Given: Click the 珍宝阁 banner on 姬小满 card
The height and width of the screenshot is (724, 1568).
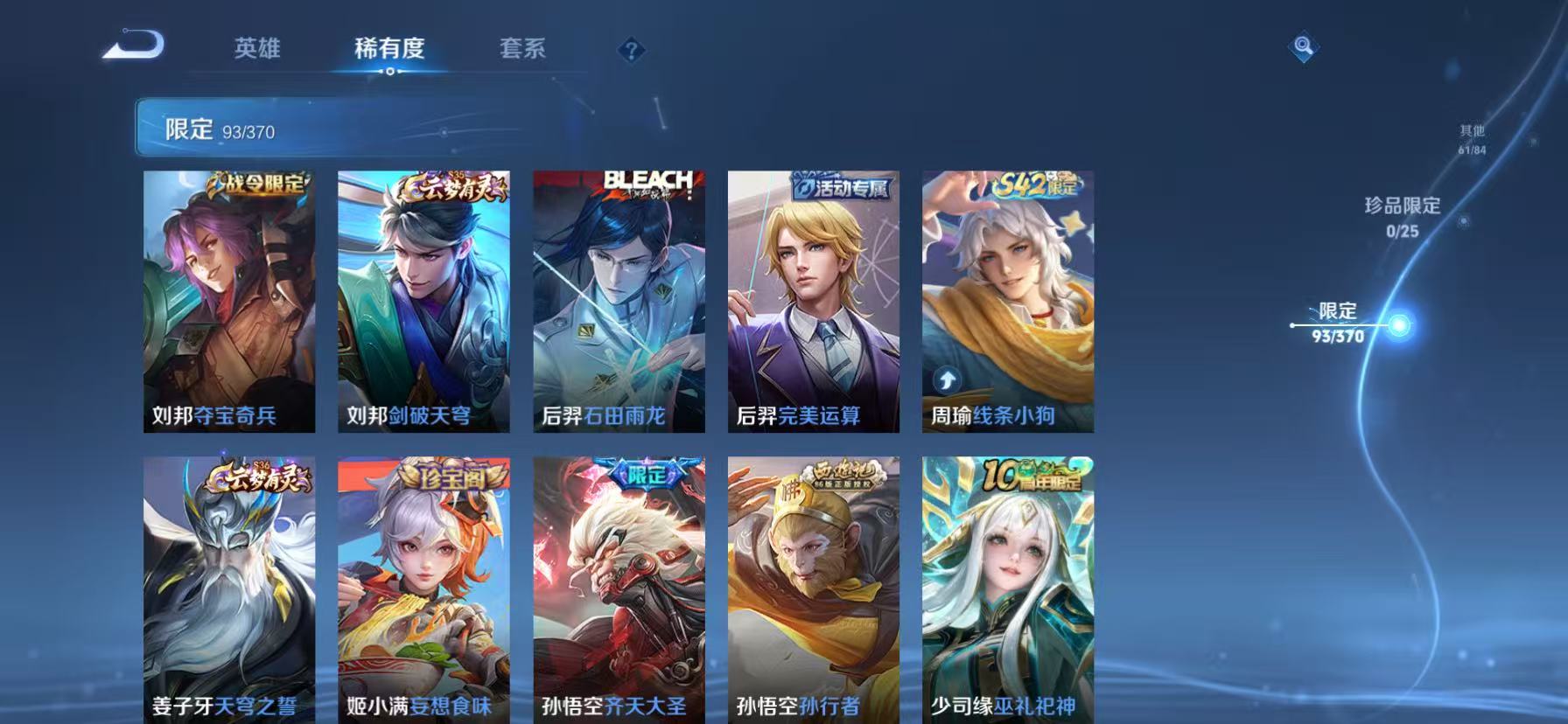Looking at the screenshot, I should (451, 477).
